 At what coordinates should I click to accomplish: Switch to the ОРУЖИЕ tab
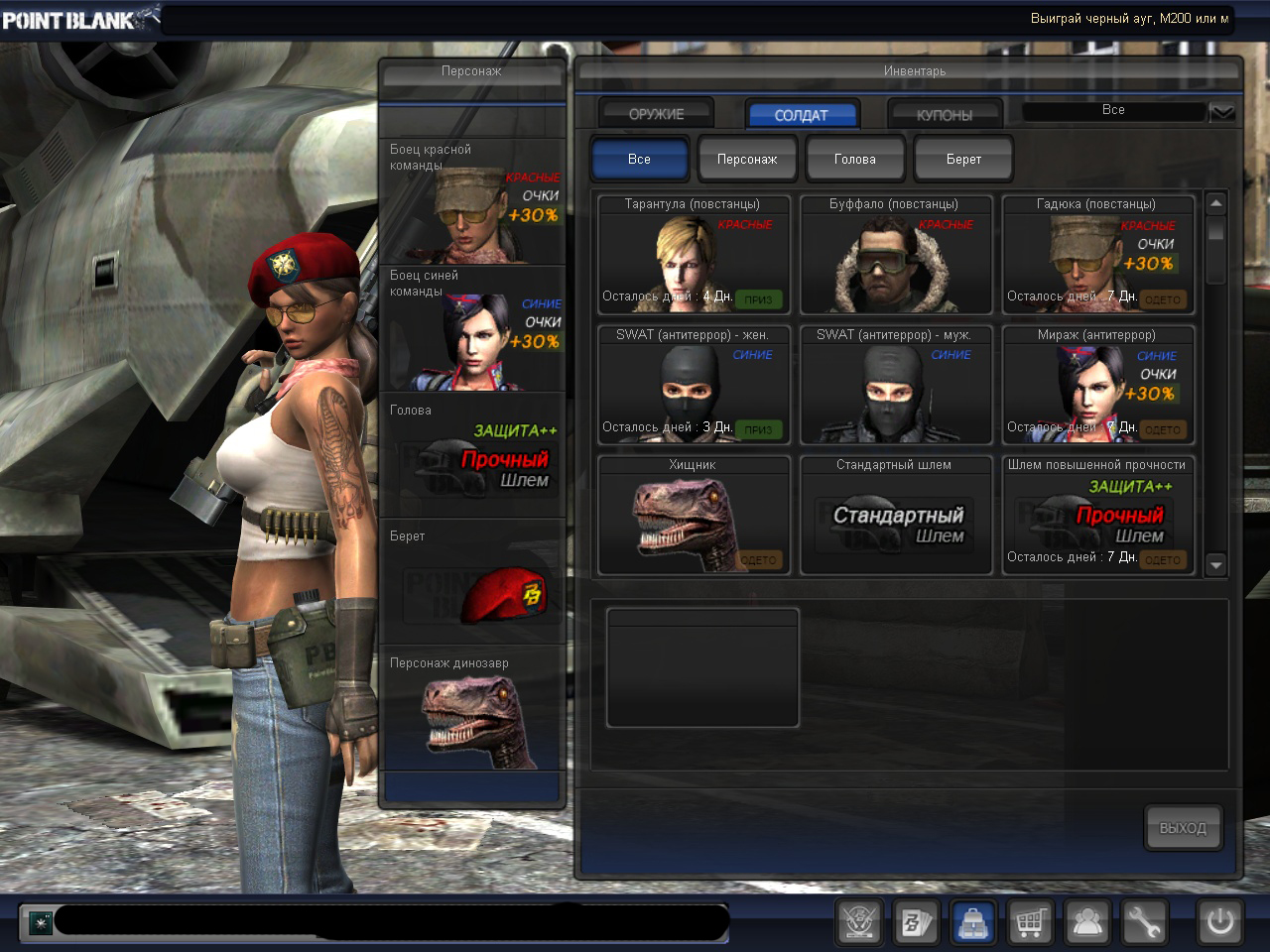coord(656,114)
